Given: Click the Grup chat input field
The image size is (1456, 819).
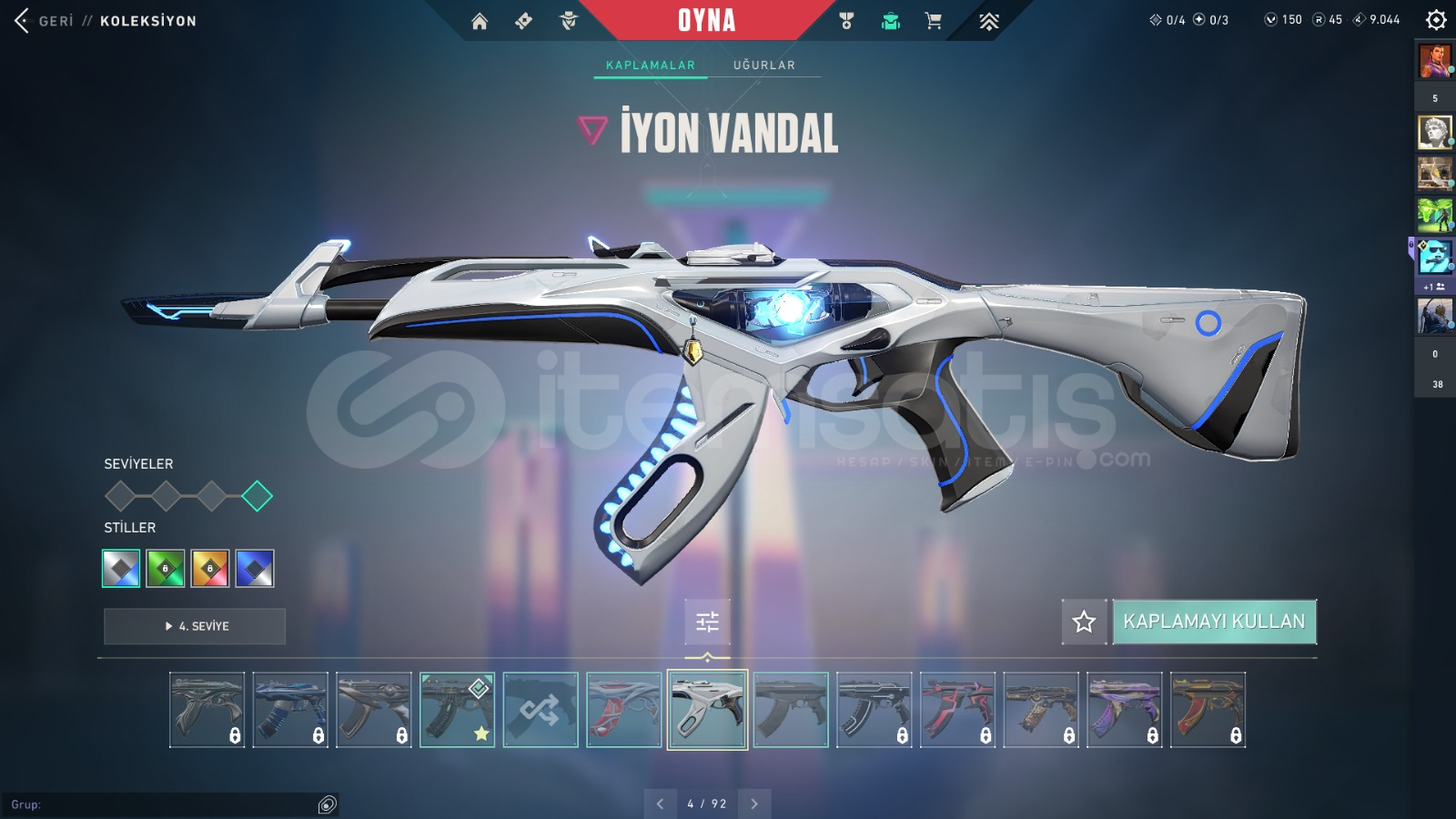Looking at the screenshot, I should point(164,804).
